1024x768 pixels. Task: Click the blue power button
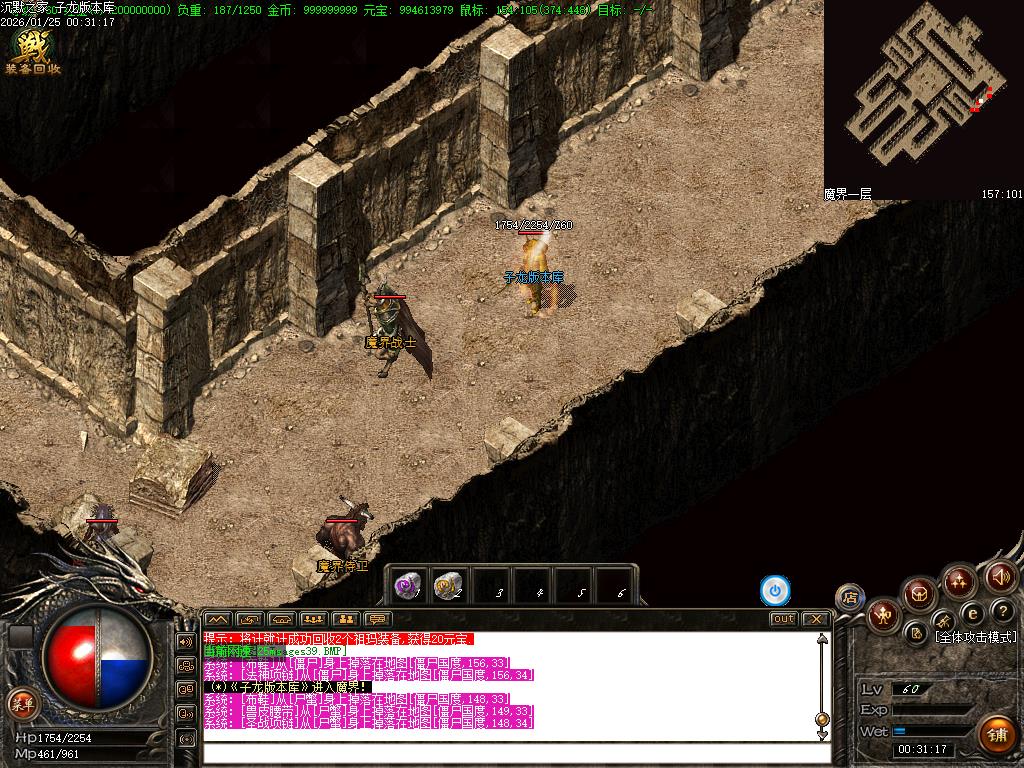[x=775, y=591]
